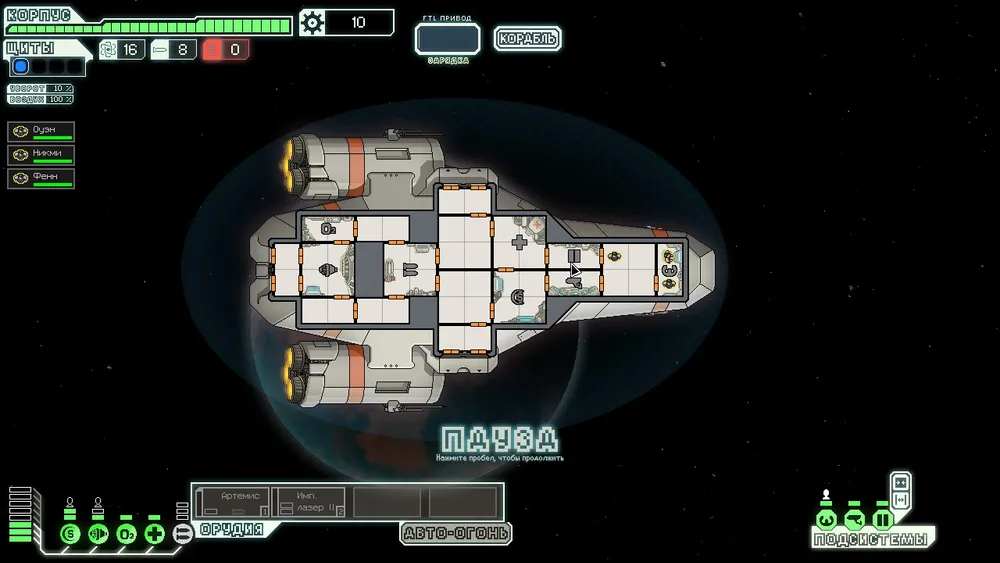Click the engines system power icon

click(98, 533)
